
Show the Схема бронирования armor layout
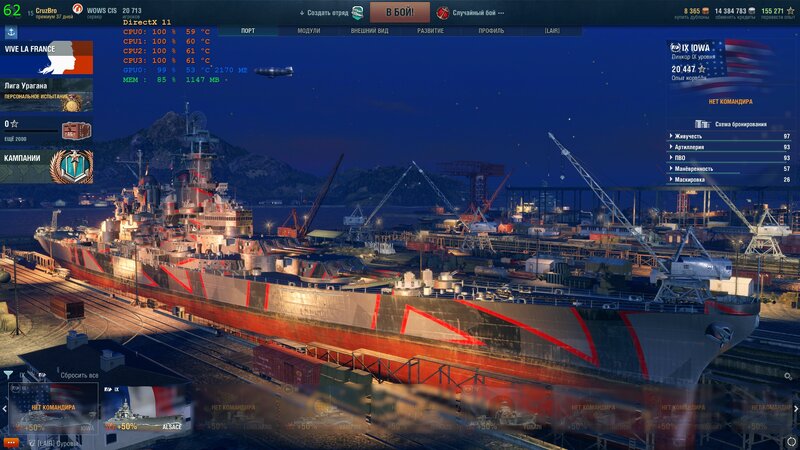coord(738,124)
